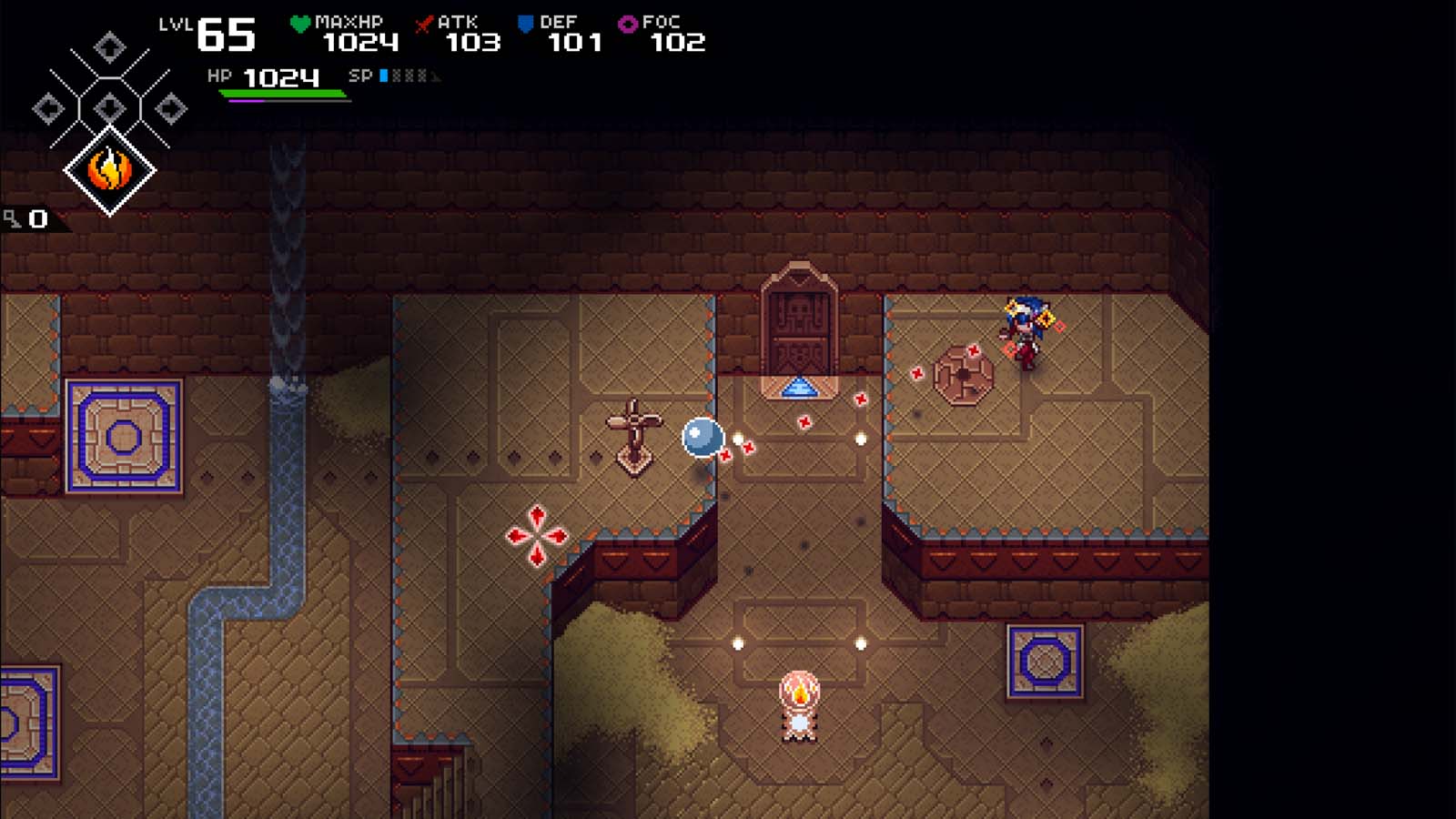Select the glowing player character at bottom
The width and height of the screenshot is (1456, 819).
click(x=798, y=705)
